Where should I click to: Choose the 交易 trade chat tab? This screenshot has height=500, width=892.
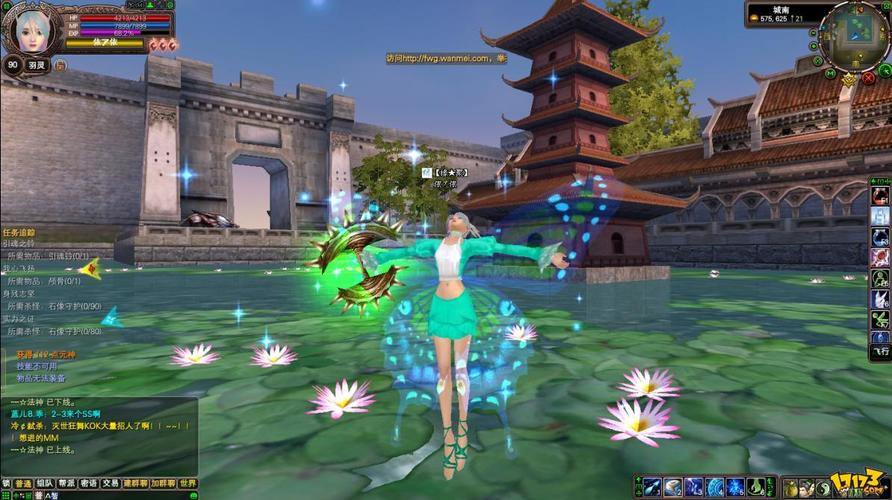[111, 482]
